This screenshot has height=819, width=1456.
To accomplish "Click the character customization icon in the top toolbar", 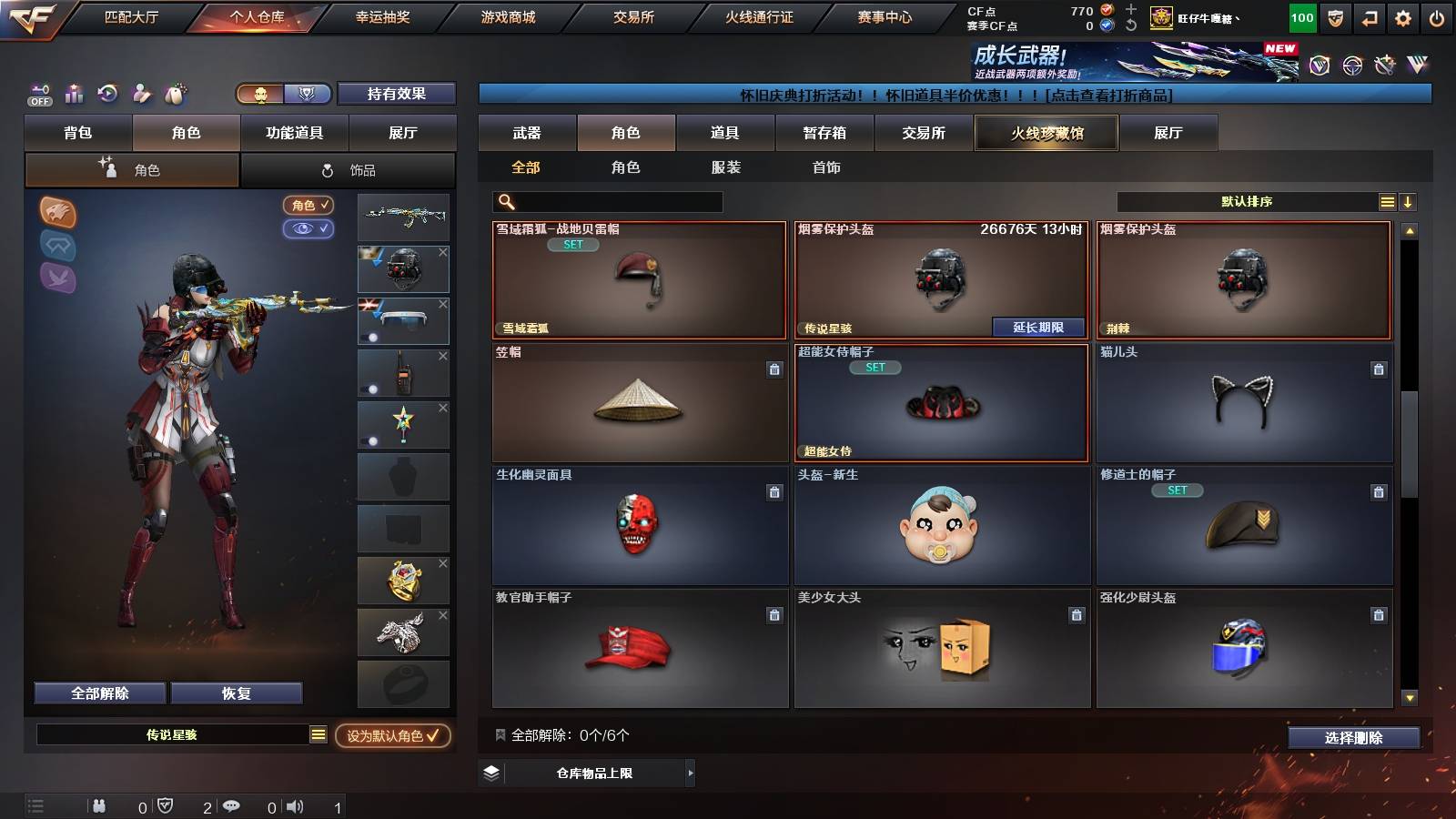I will (142, 94).
